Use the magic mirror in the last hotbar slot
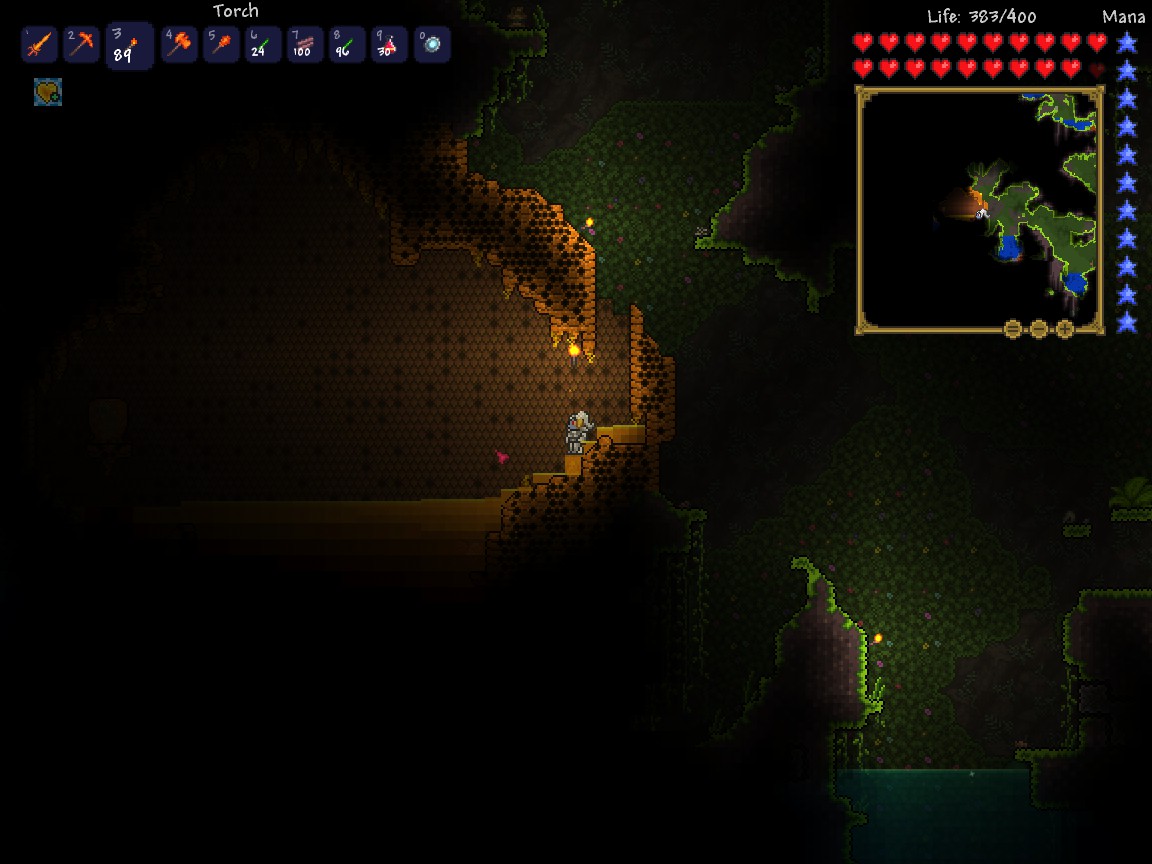The height and width of the screenshot is (864, 1152). point(432,45)
